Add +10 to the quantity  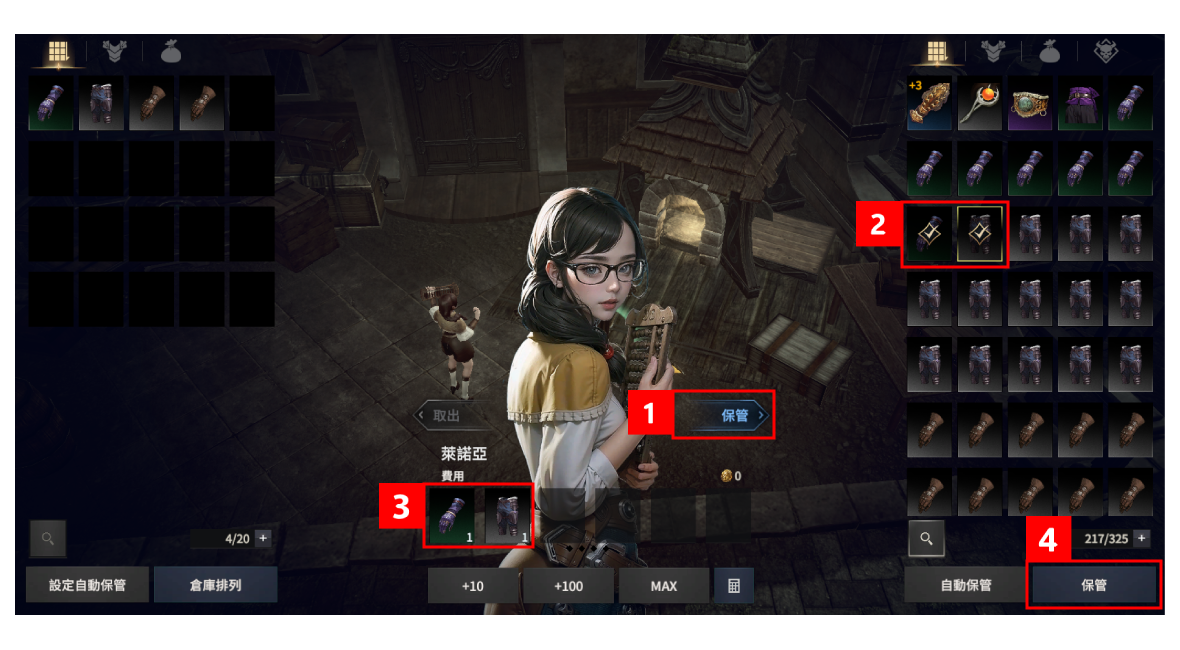(x=473, y=586)
